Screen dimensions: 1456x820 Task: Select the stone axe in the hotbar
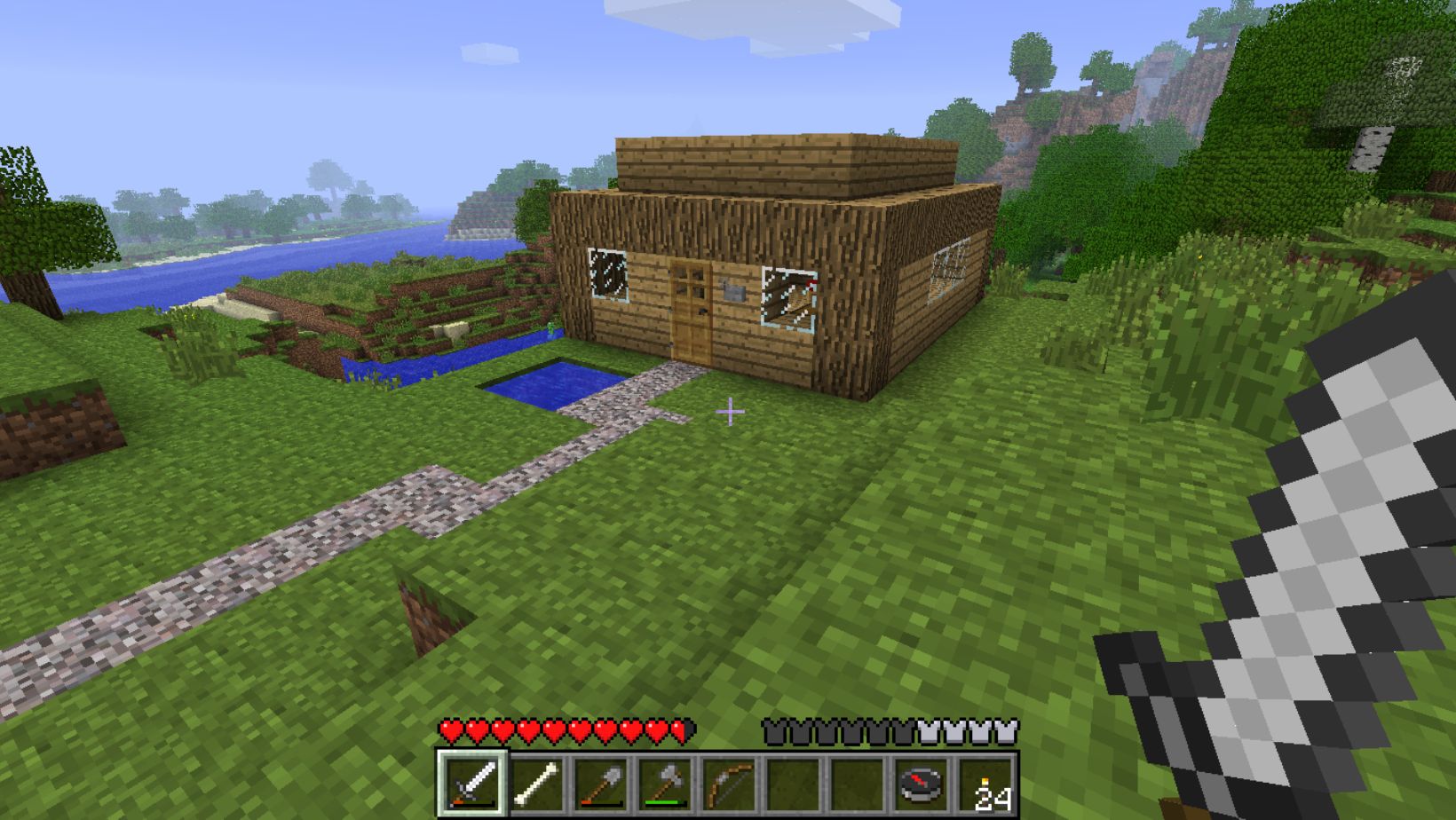click(x=666, y=784)
